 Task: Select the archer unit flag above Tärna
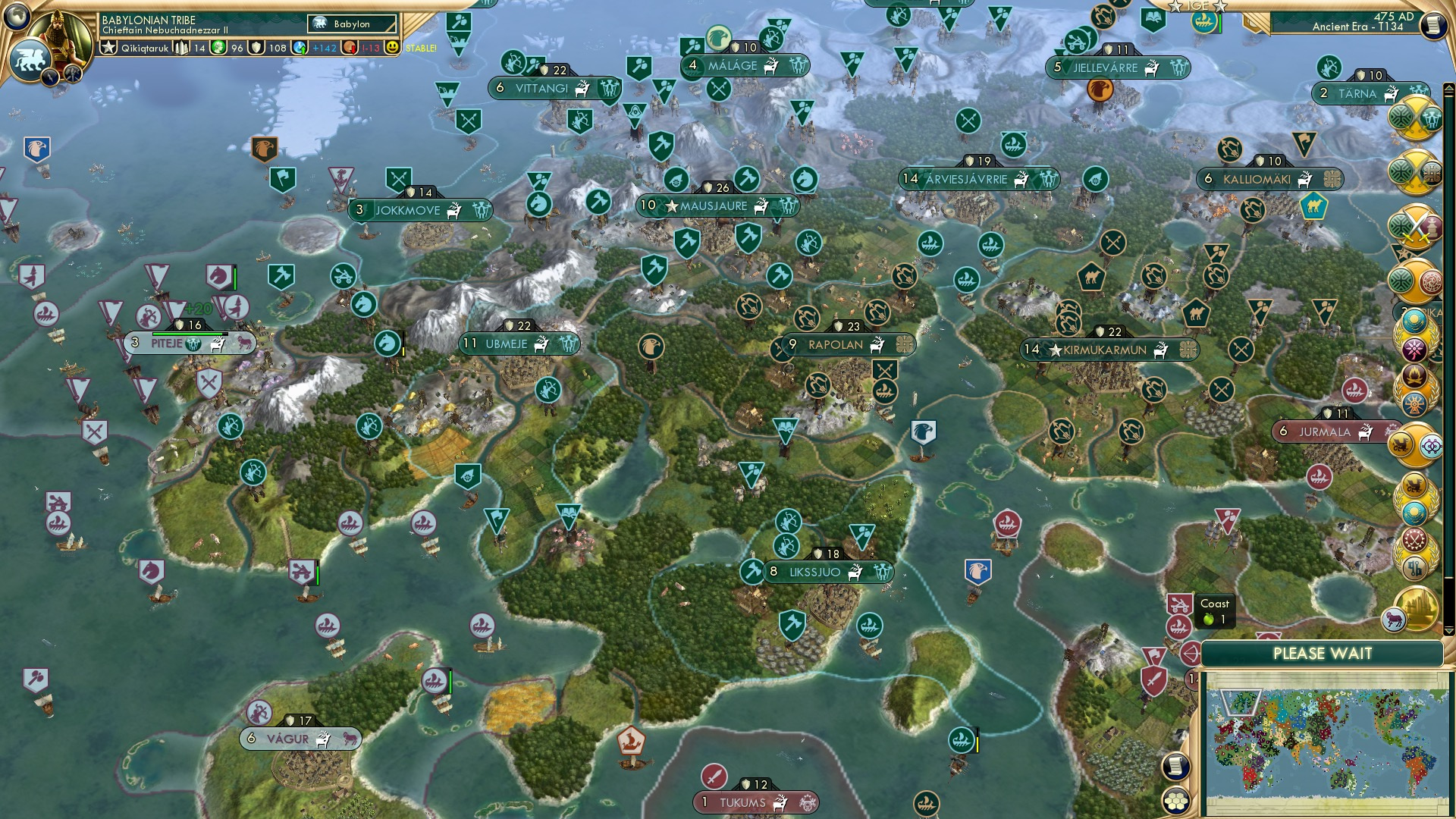click(1328, 68)
